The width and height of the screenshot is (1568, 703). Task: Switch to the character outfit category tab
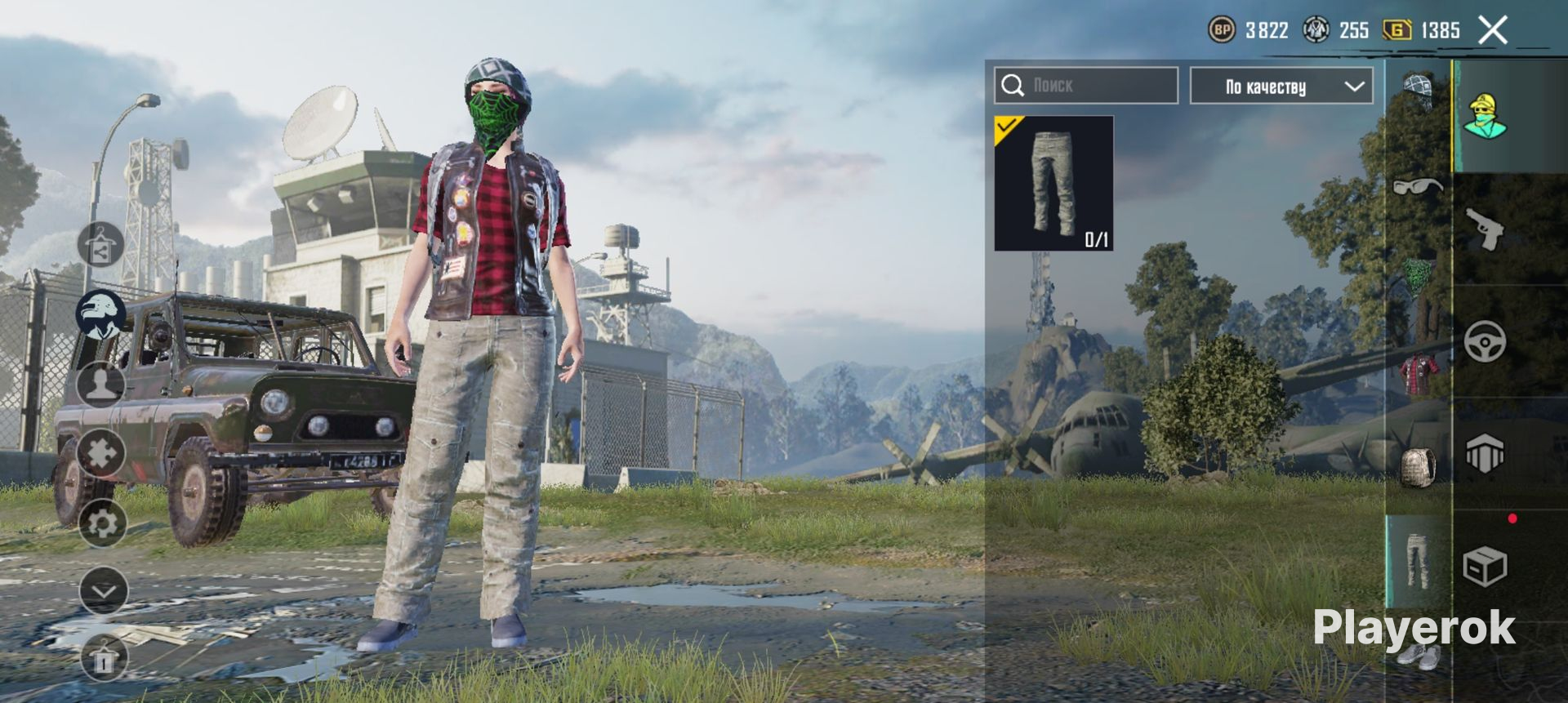[1485, 117]
